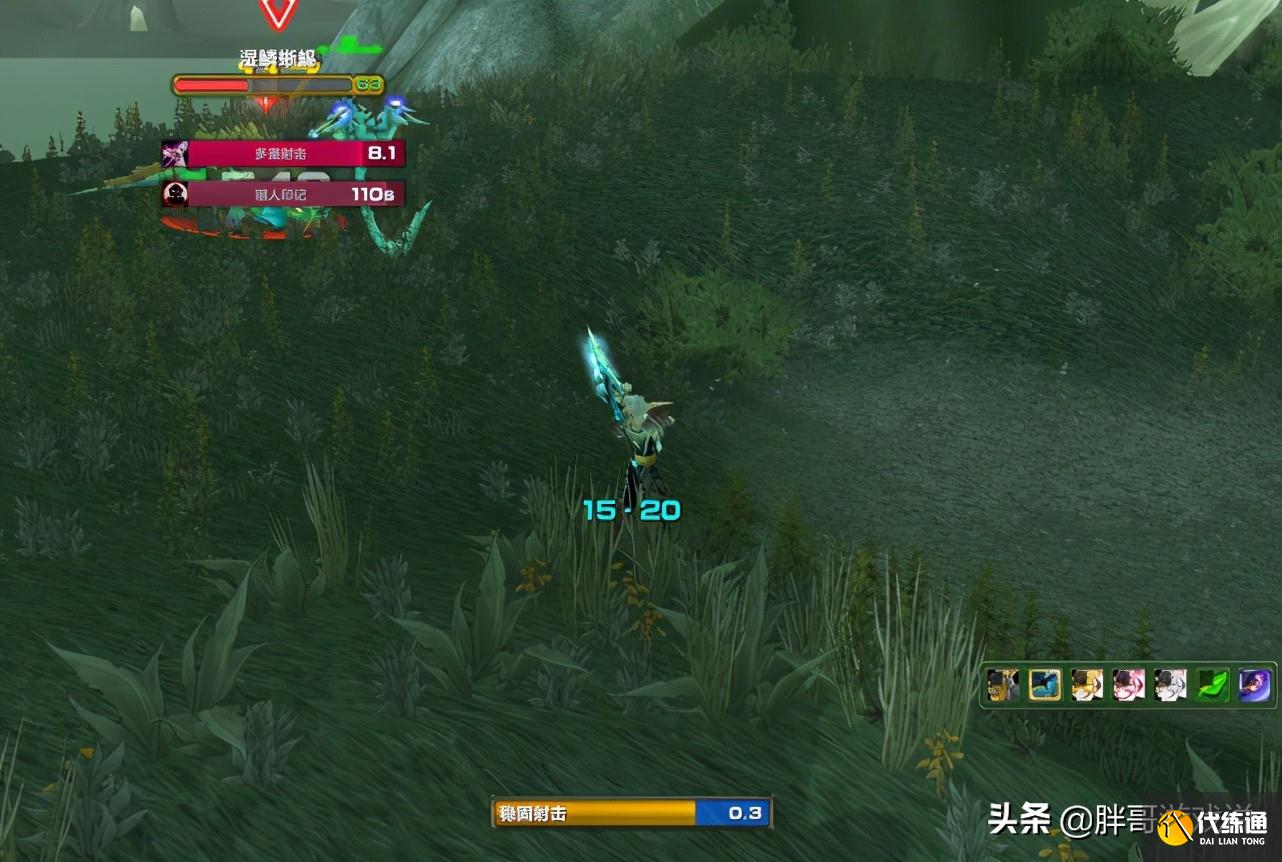Click the third golden-swirl ability icon
The width and height of the screenshot is (1282, 862).
coord(1086,686)
